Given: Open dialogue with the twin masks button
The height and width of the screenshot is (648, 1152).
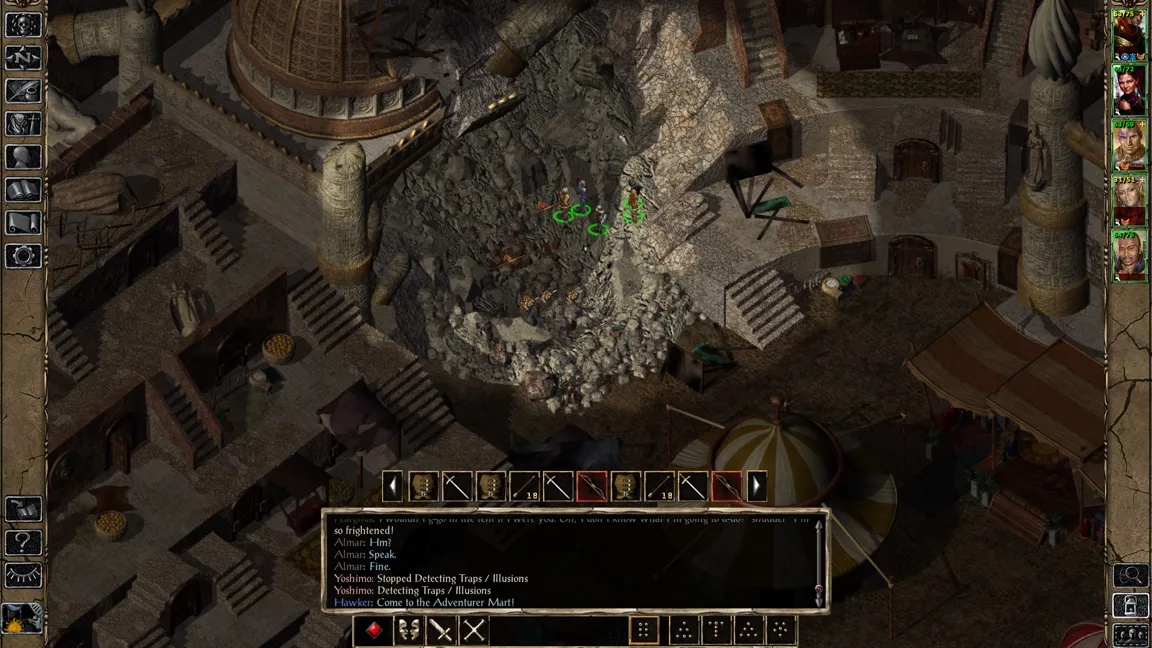Looking at the screenshot, I should click(x=408, y=630).
